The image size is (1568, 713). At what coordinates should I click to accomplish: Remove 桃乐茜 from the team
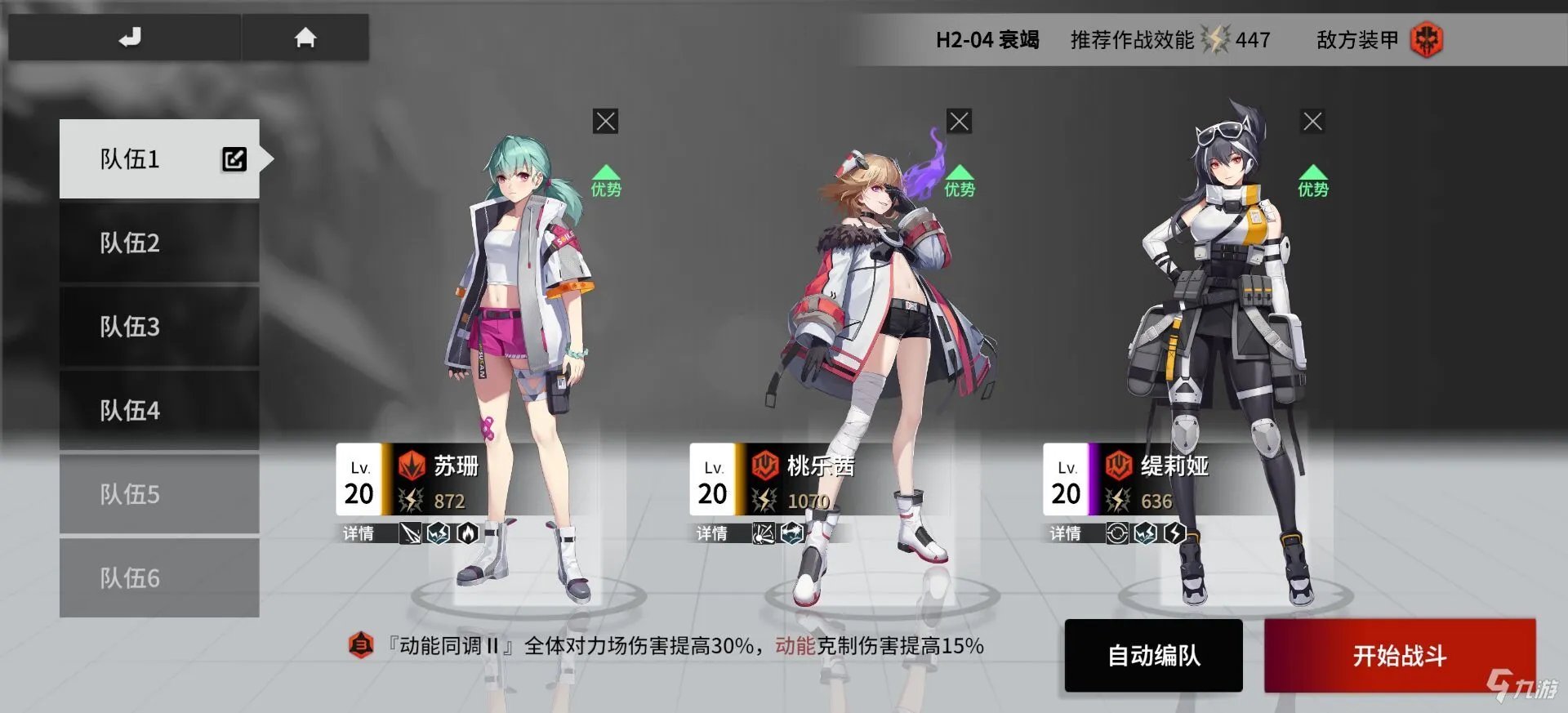pos(959,120)
